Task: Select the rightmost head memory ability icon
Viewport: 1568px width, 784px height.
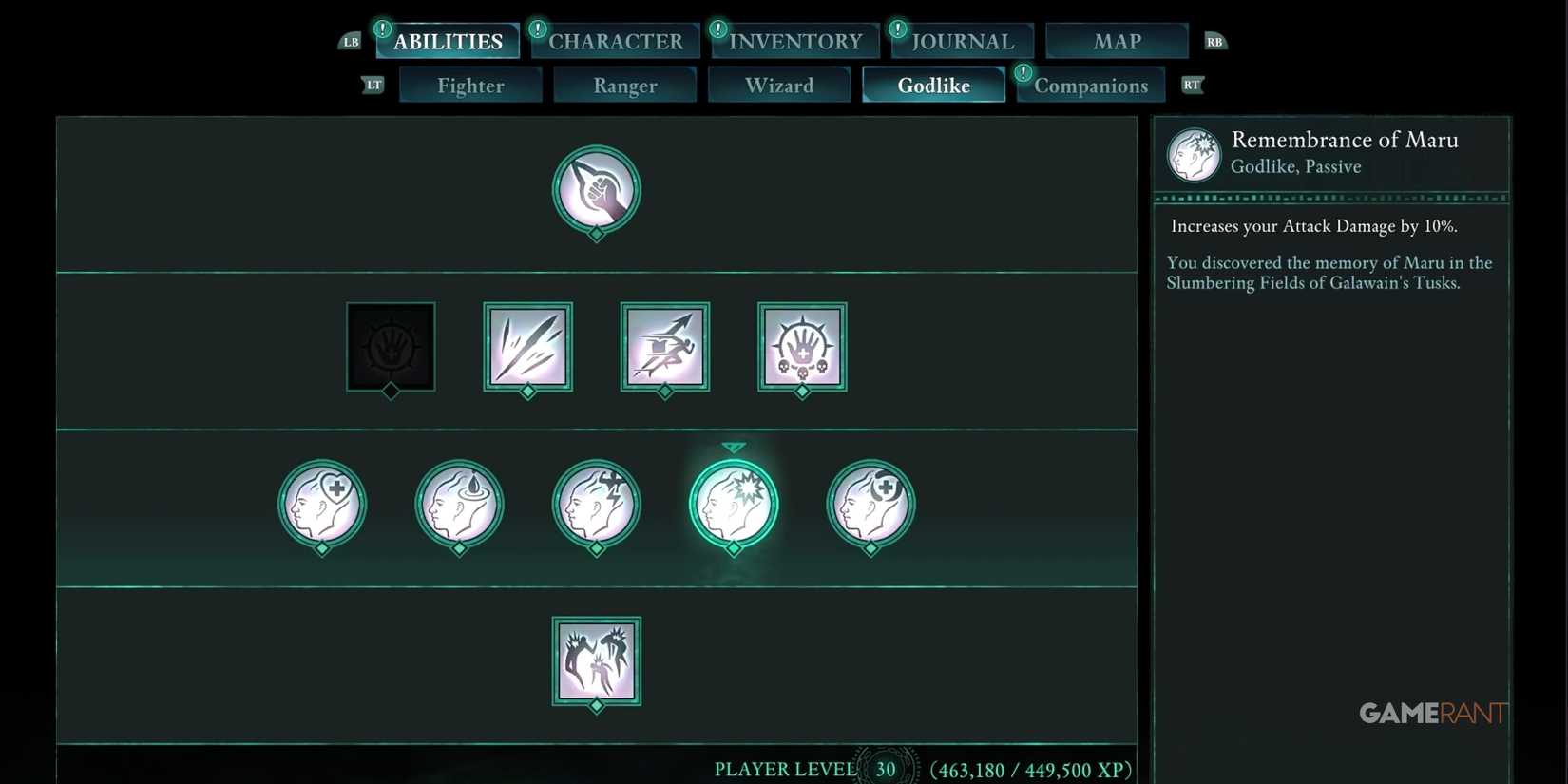Action: point(870,504)
